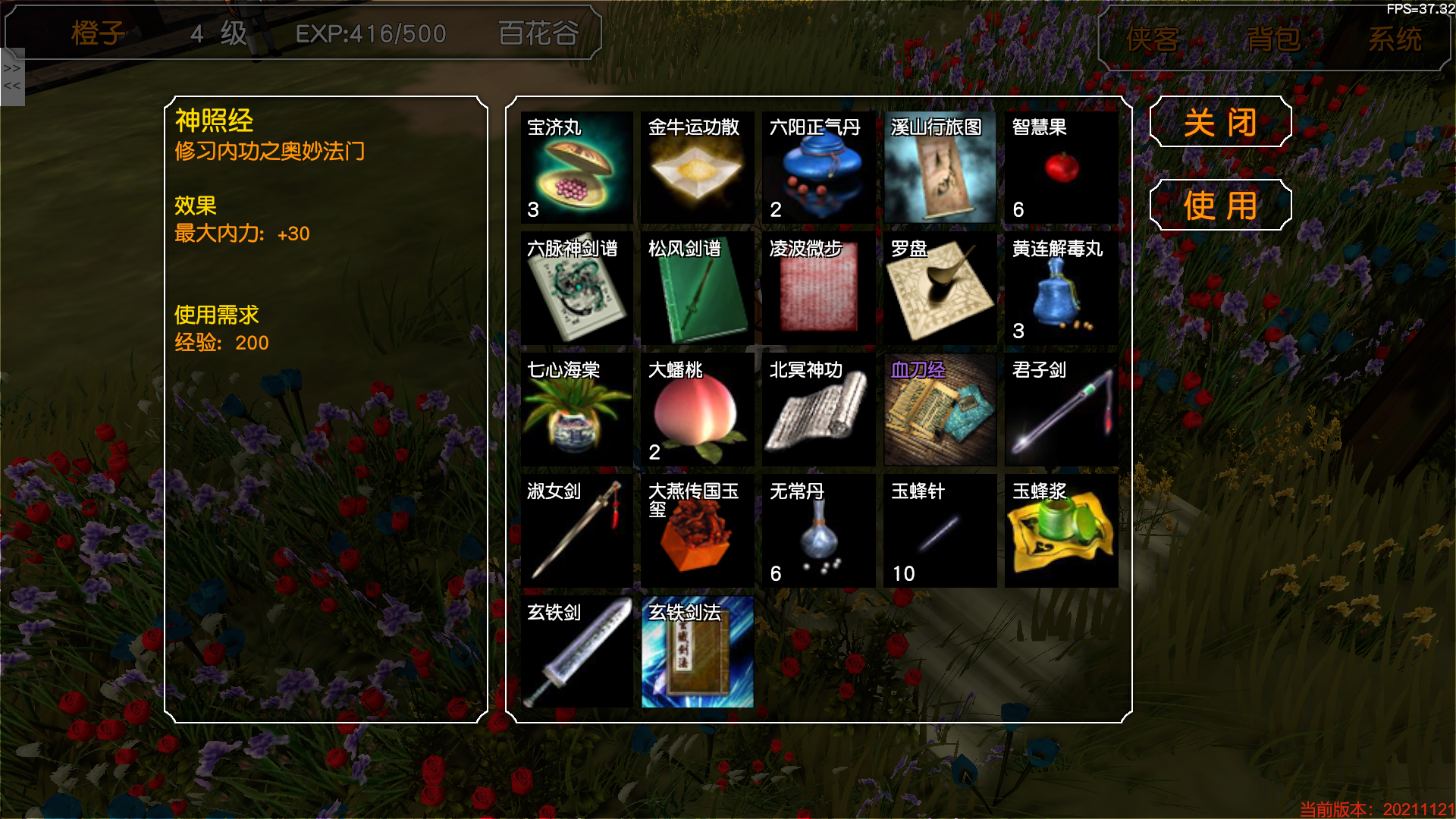Image resolution: width=1456 pixels, height=819 pixels.
Task: Select the 血刀经 book item
Action: (940, 410)
